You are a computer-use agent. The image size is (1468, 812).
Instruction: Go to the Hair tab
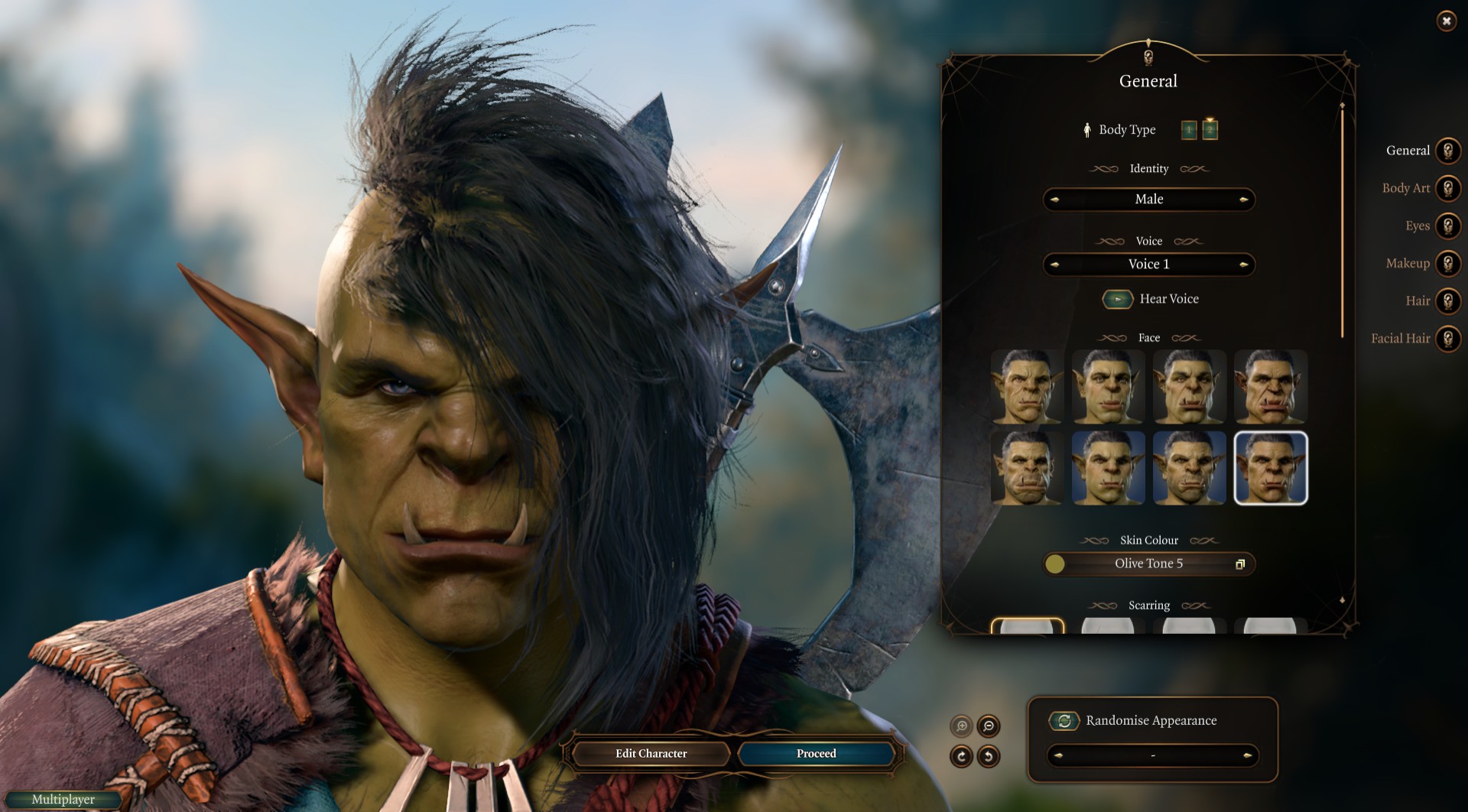click(x=1447, y=300)
